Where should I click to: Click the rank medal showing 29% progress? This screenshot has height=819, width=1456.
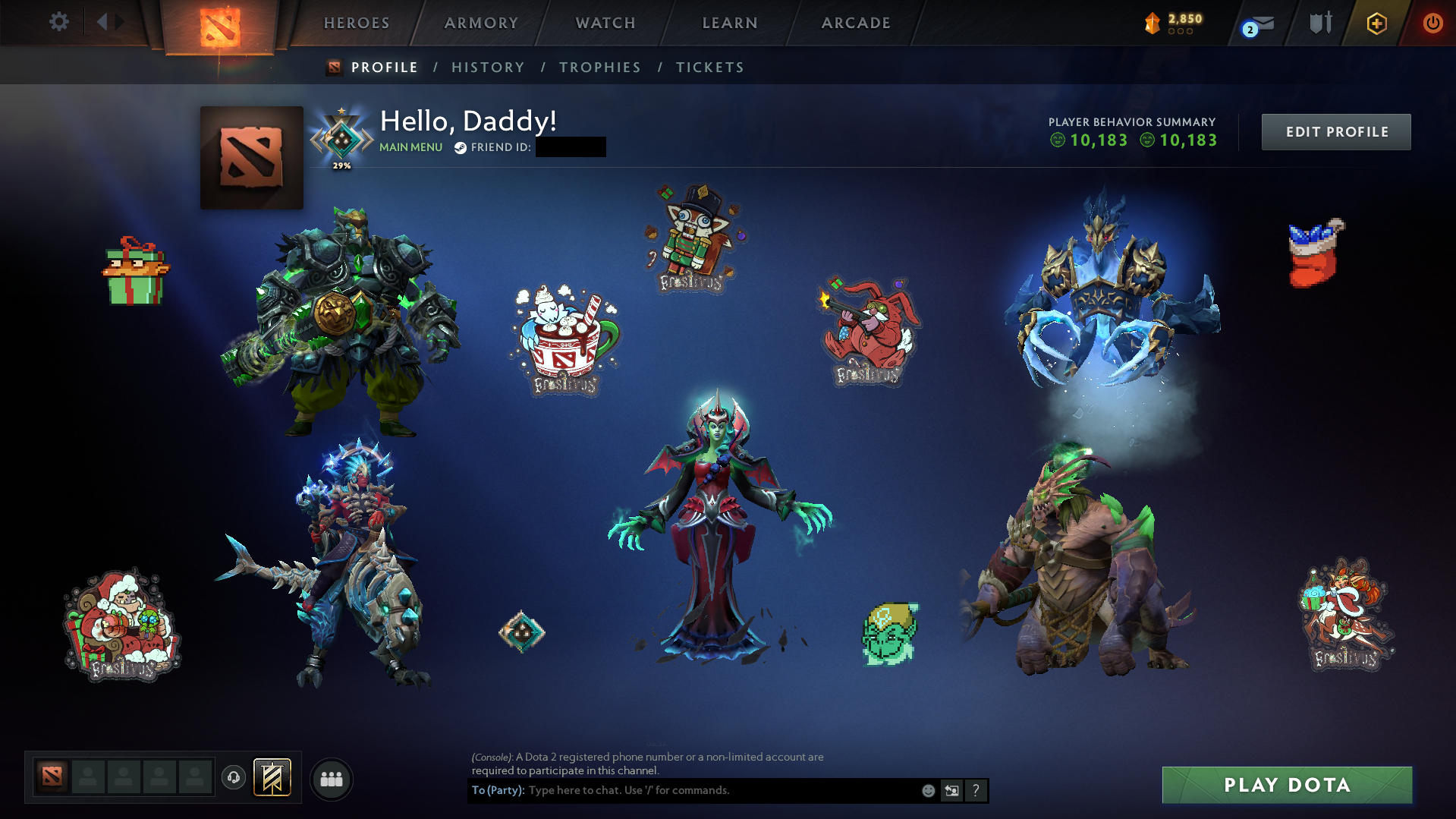coord(341,135)
